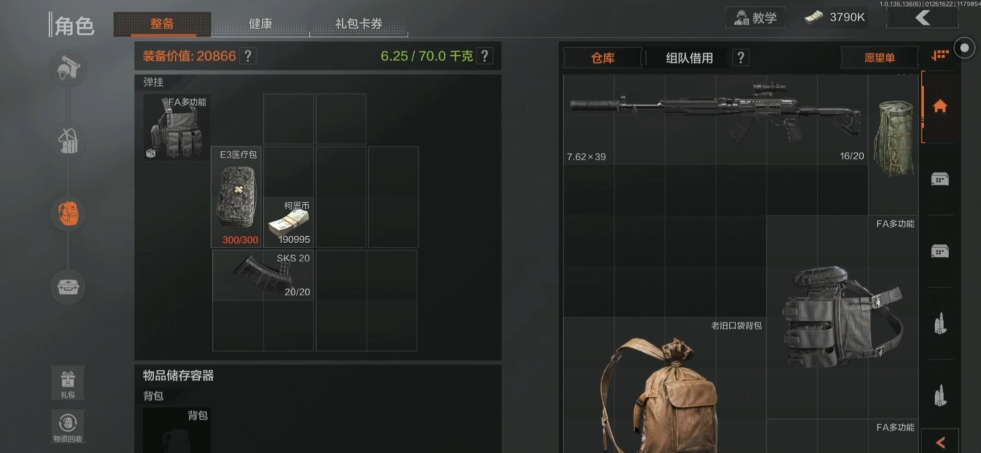Show help for carry weight

point(485,56)
